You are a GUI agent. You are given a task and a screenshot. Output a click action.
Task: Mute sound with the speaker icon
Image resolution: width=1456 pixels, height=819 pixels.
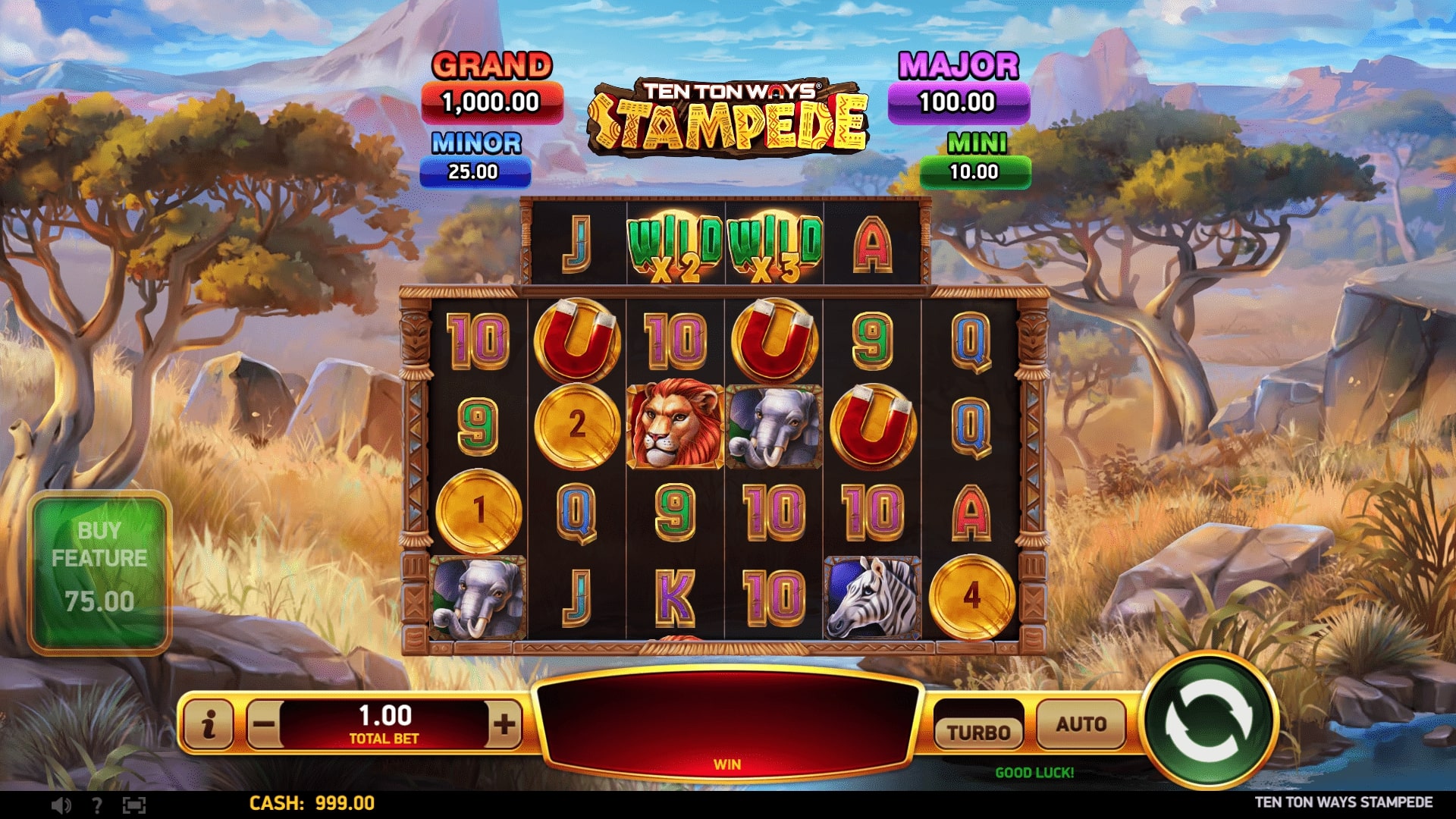61,805
